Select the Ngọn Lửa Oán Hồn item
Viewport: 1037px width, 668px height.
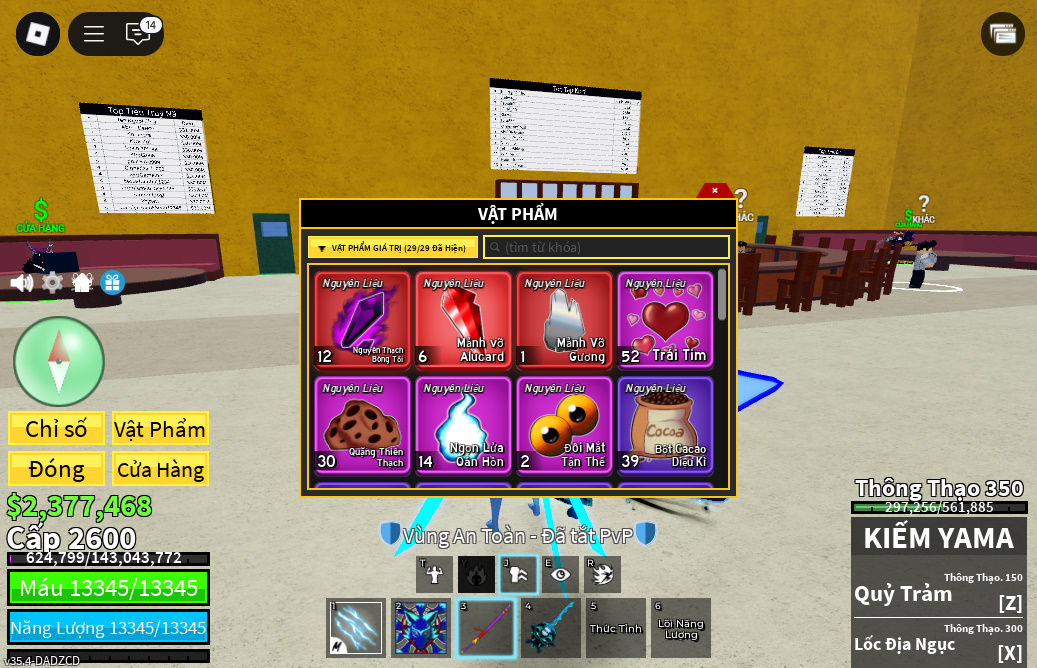pyautogui.click(x=463, y=424)
